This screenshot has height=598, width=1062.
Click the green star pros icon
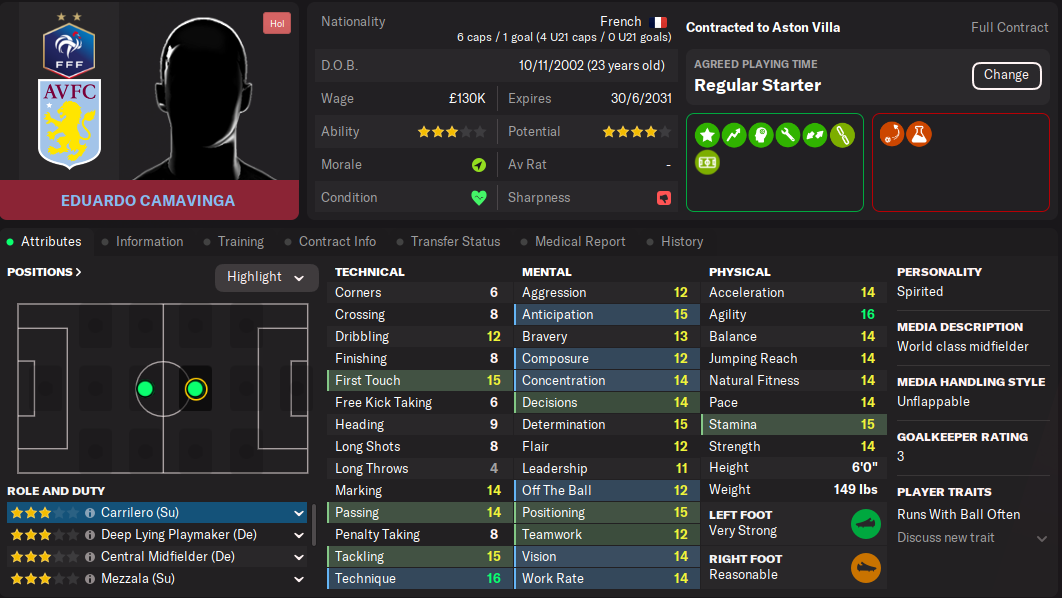707,134
